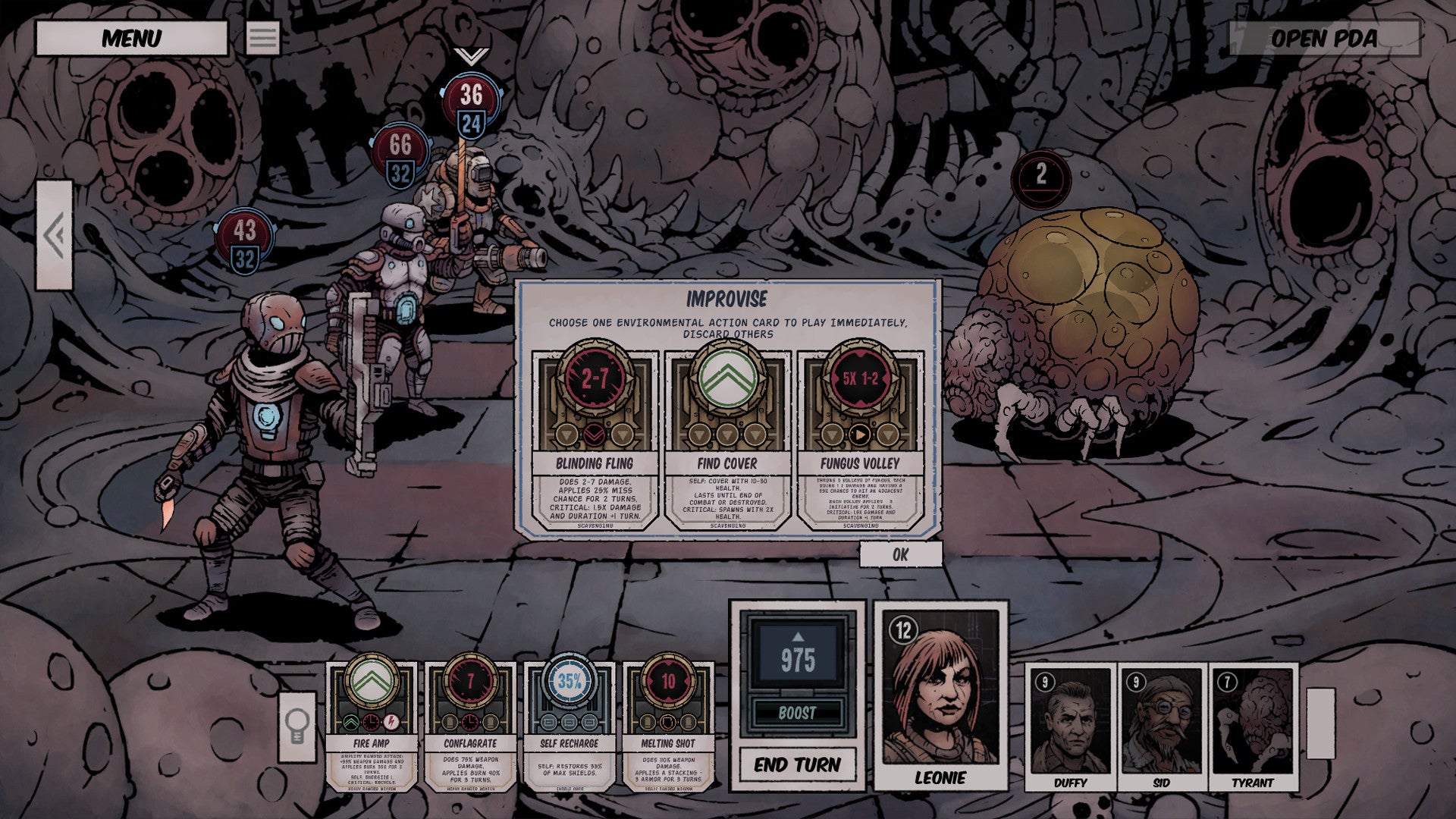1456x819 pixels.
Task: Click the left arrow side panel tab
Action: pos(55,235)
